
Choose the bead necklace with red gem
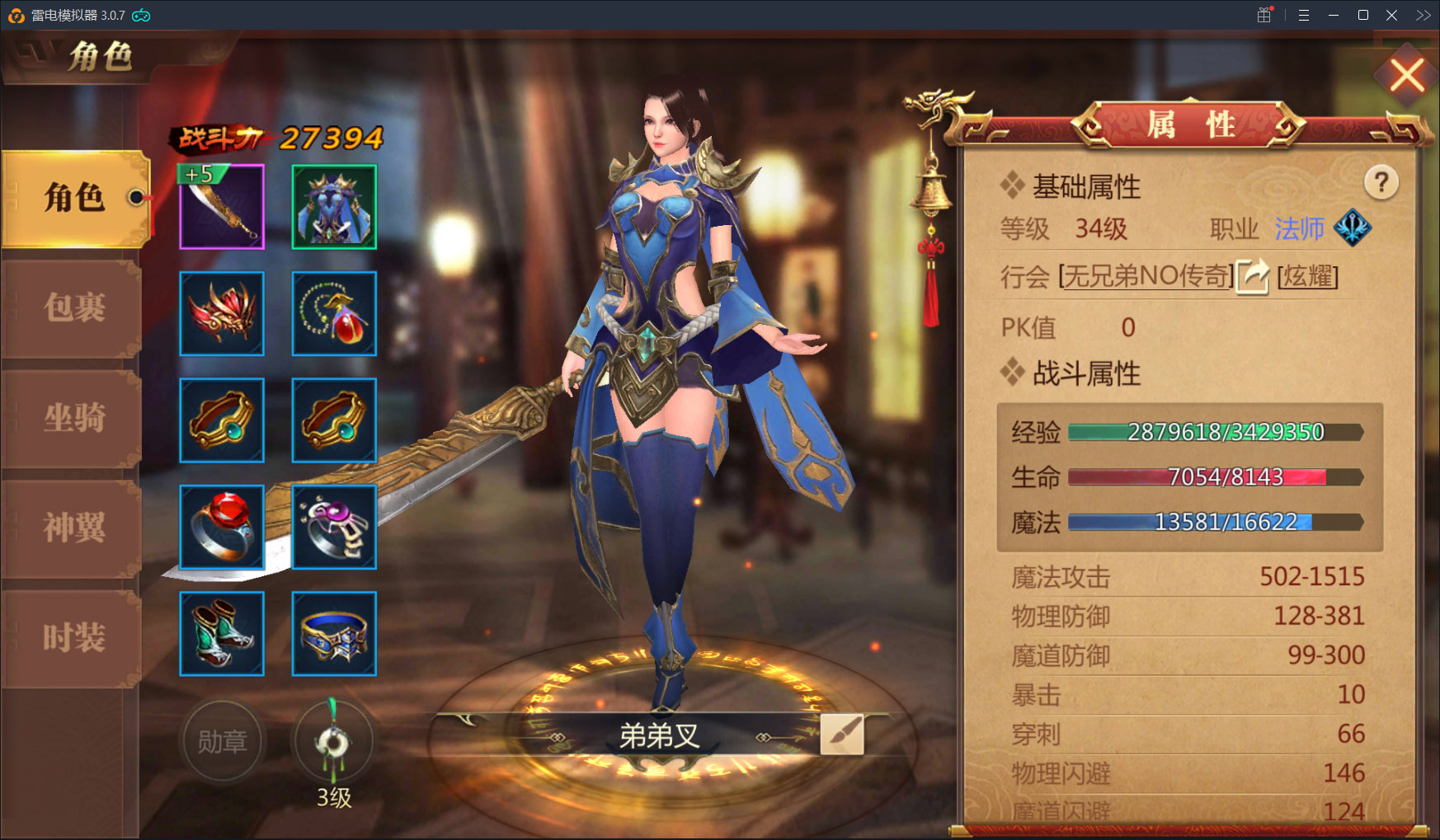pos(334,313)
